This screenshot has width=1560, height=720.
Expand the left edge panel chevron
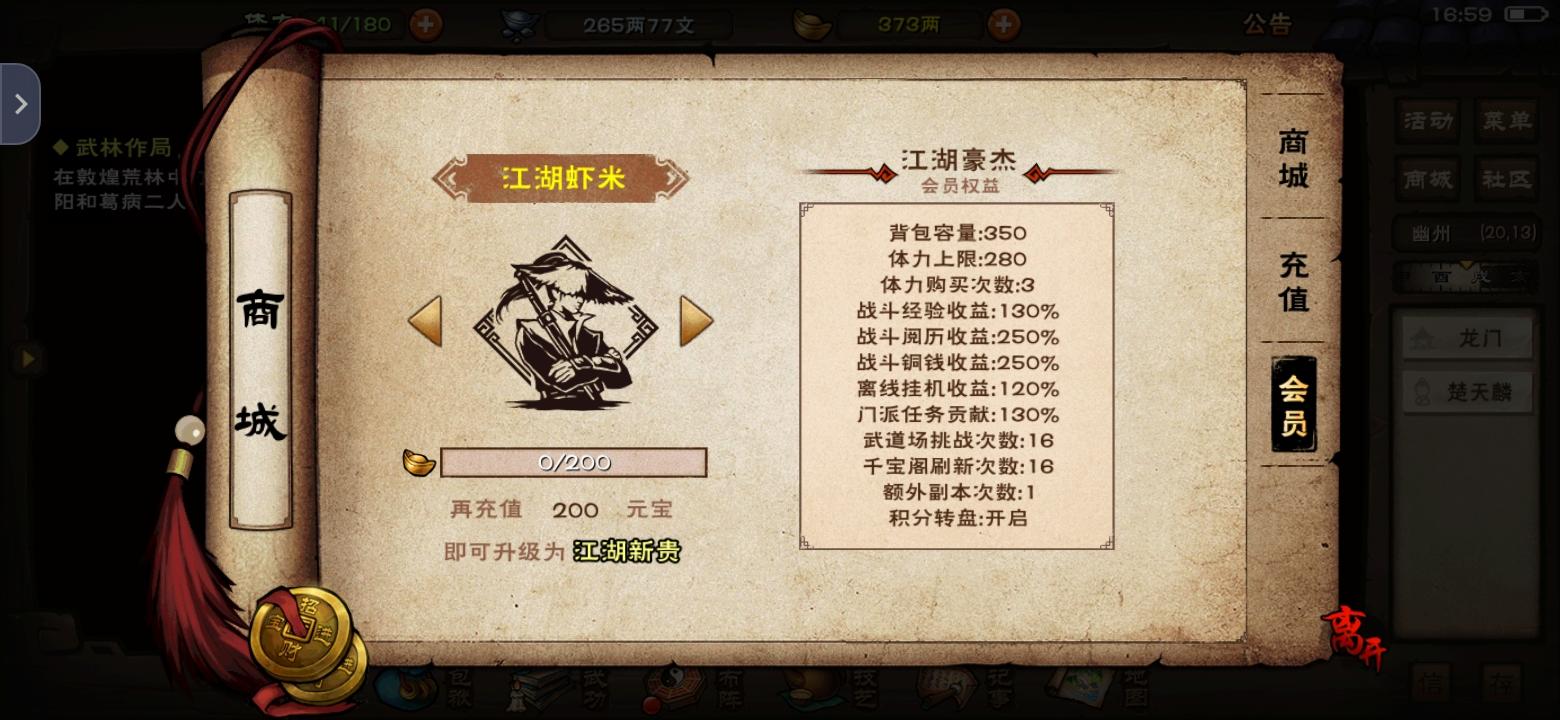pos(19,102)
